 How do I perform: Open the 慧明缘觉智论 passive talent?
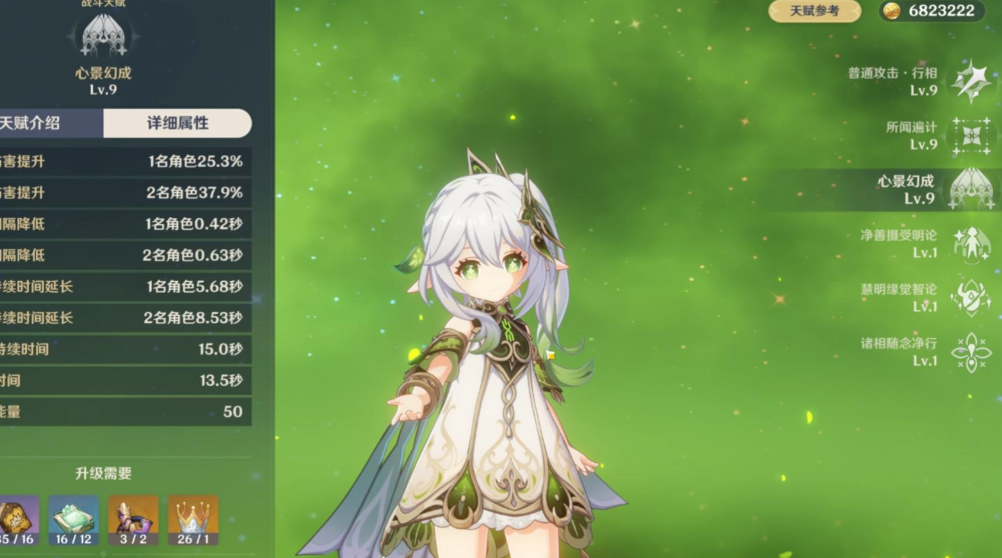(x=969, y=298)
